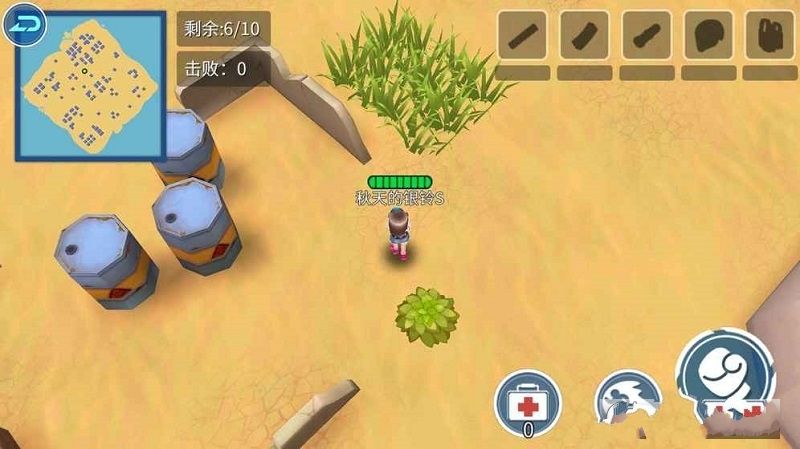Select the backpack equipment slot
This screenshot has width=800, height=449.
[x=769, y=37]
